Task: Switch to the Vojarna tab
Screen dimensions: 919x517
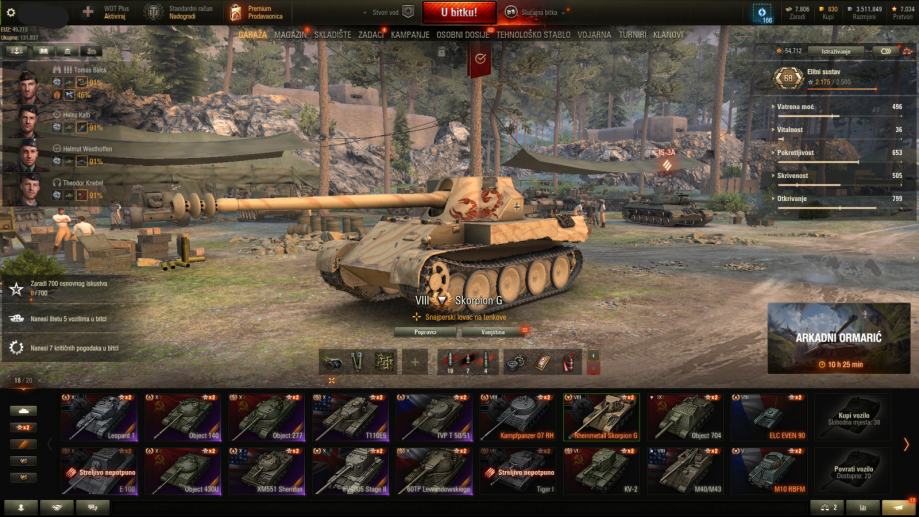Action: 594,34
